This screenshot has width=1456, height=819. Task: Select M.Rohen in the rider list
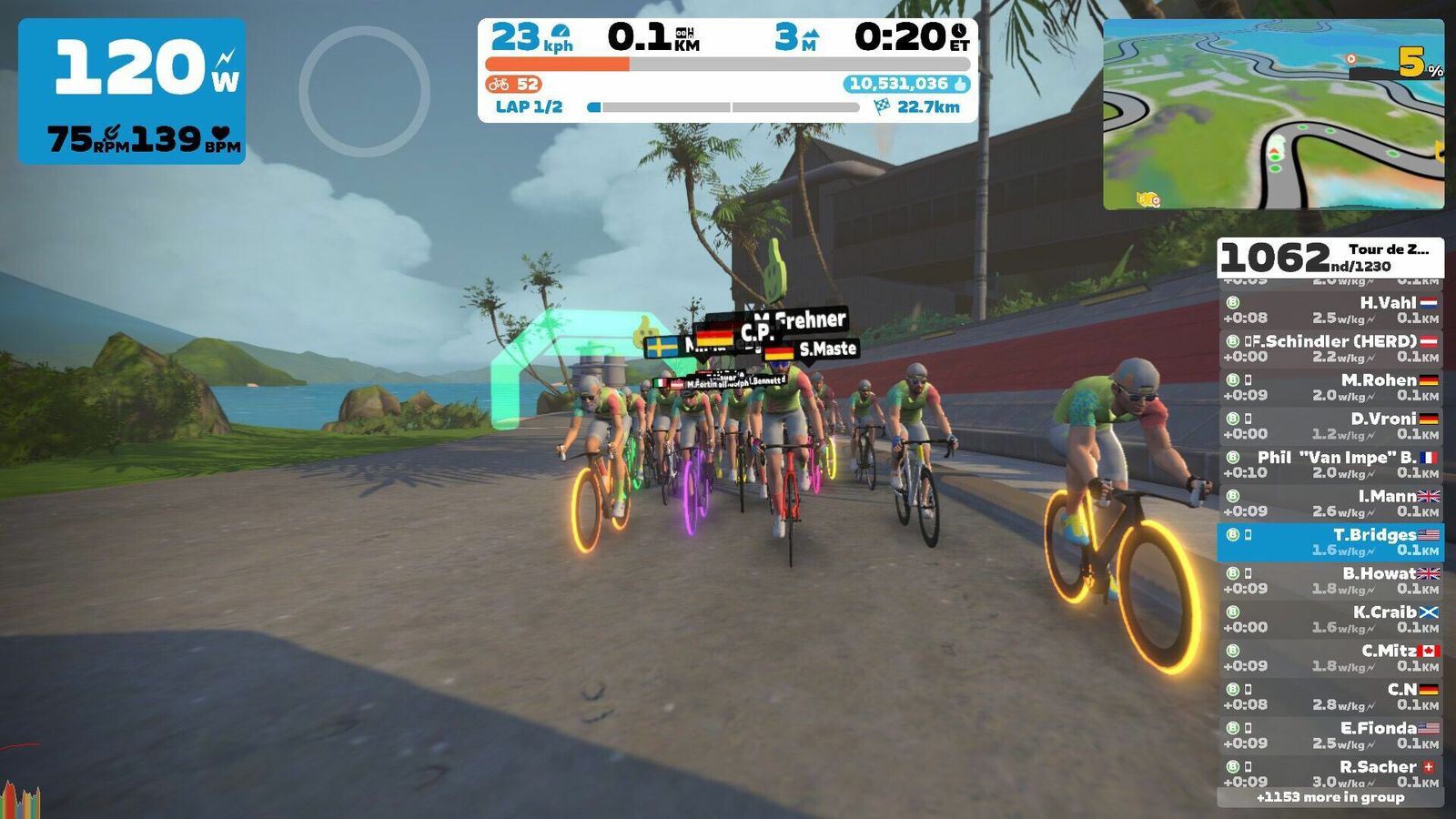1330,388
